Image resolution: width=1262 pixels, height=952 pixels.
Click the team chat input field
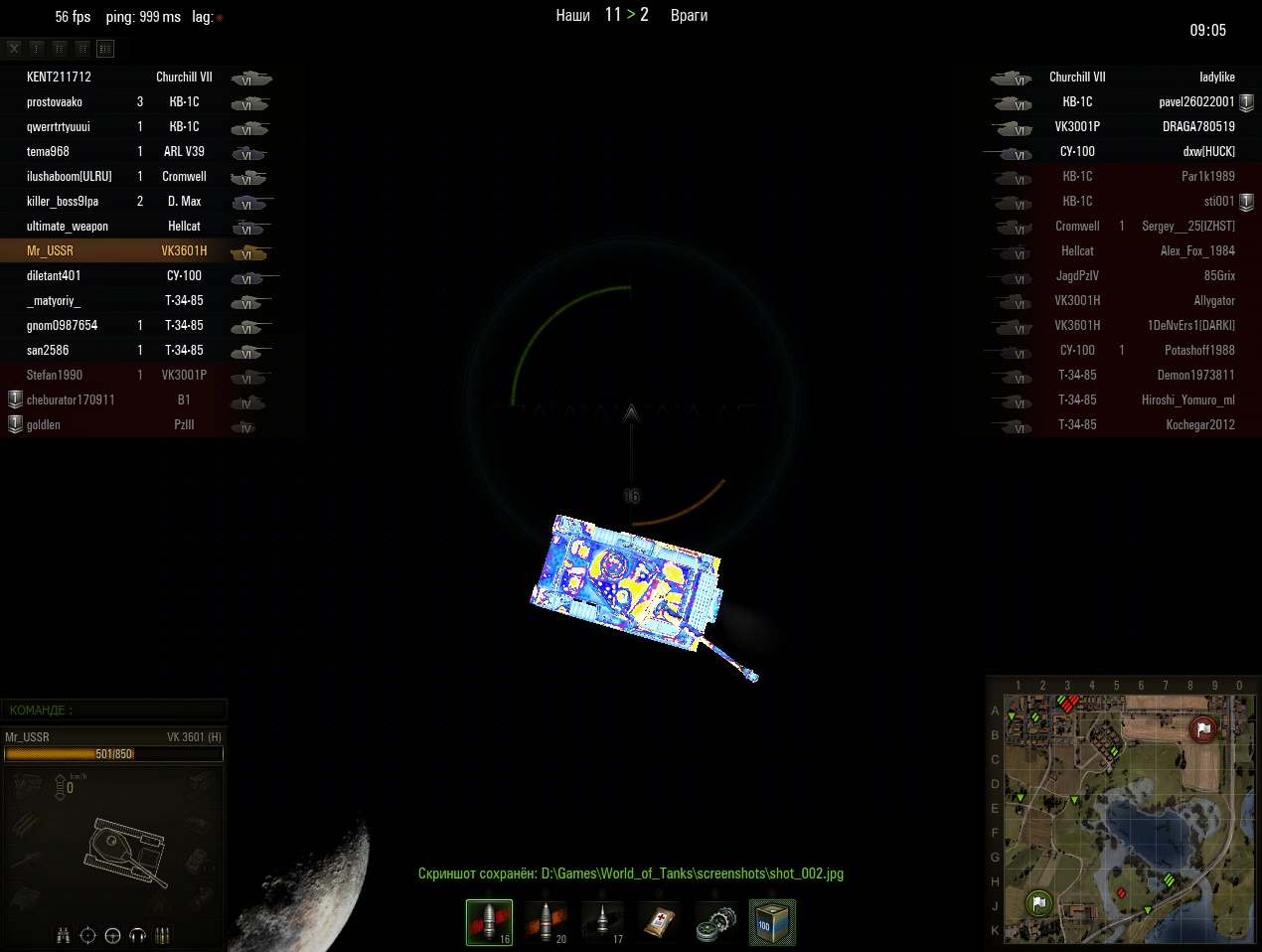pyautogui.click(x=114, y=710)
